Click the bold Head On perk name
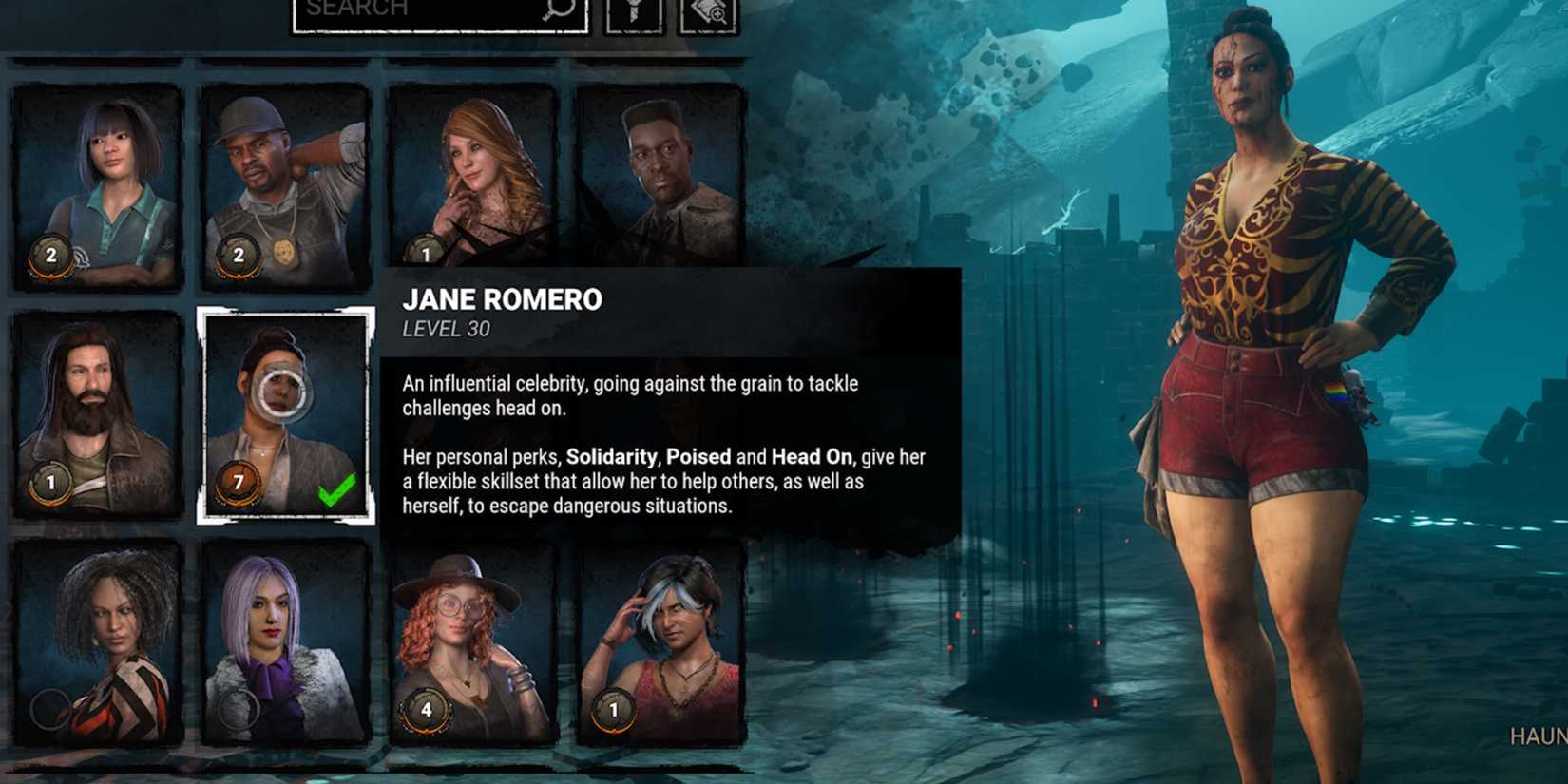The height and width of the screenshot is (784, 1568). pyautogui.click(x=813, y=456)
